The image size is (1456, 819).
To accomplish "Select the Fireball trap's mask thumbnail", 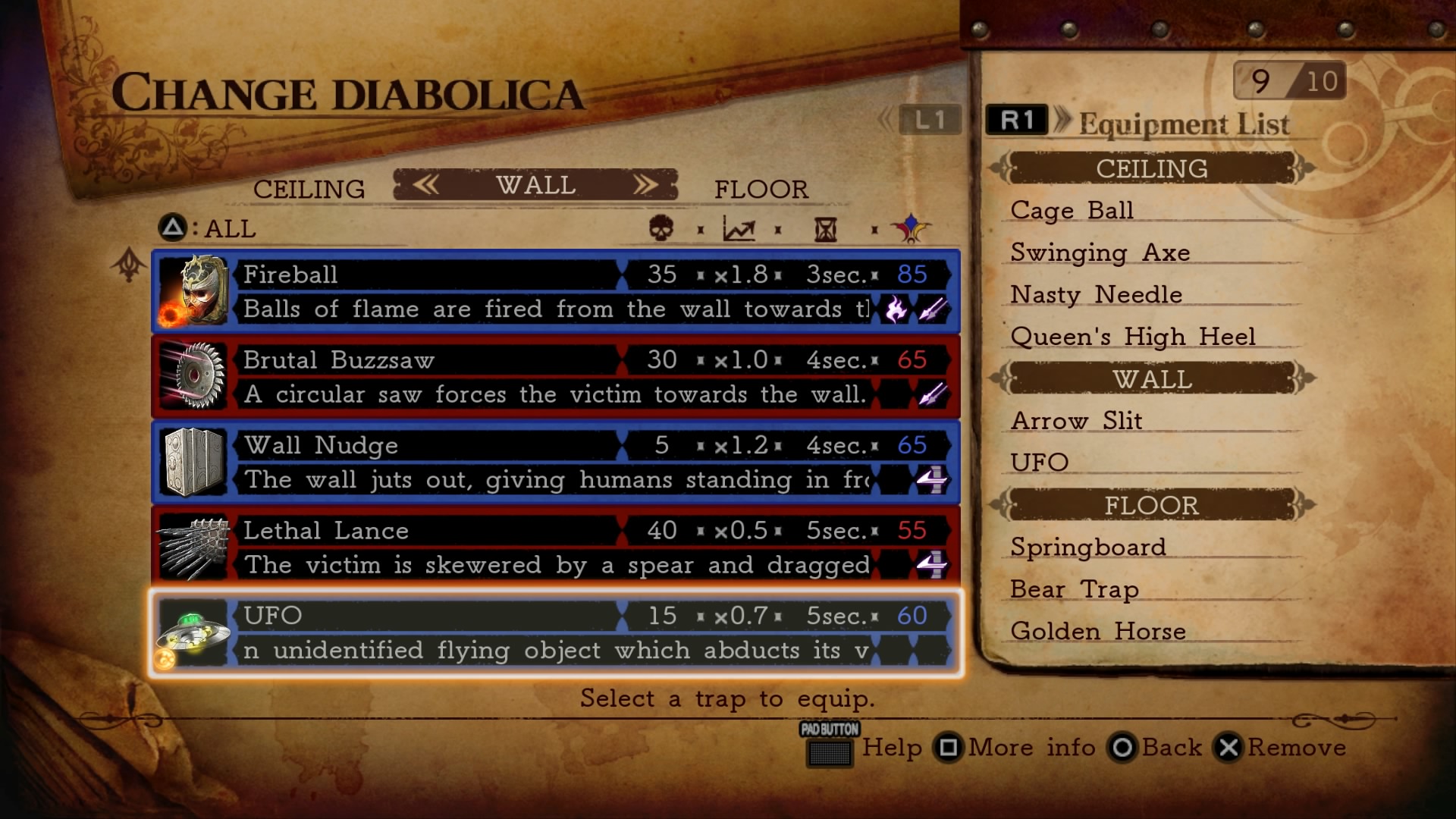I will click(x=192, y=293).
